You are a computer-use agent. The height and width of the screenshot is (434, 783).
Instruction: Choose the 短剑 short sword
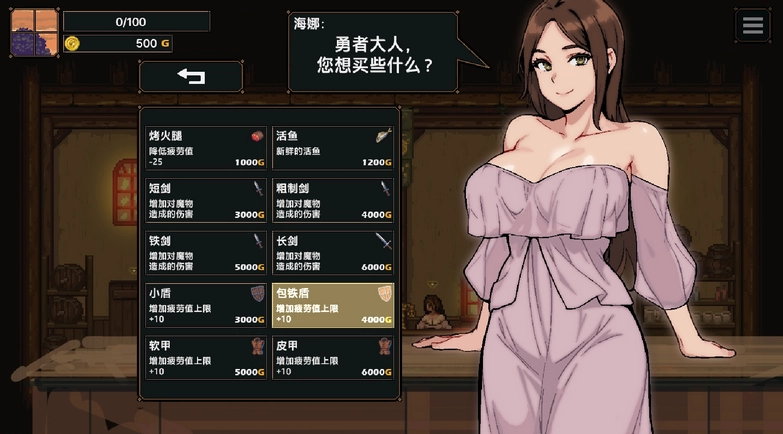coord(207,200)
